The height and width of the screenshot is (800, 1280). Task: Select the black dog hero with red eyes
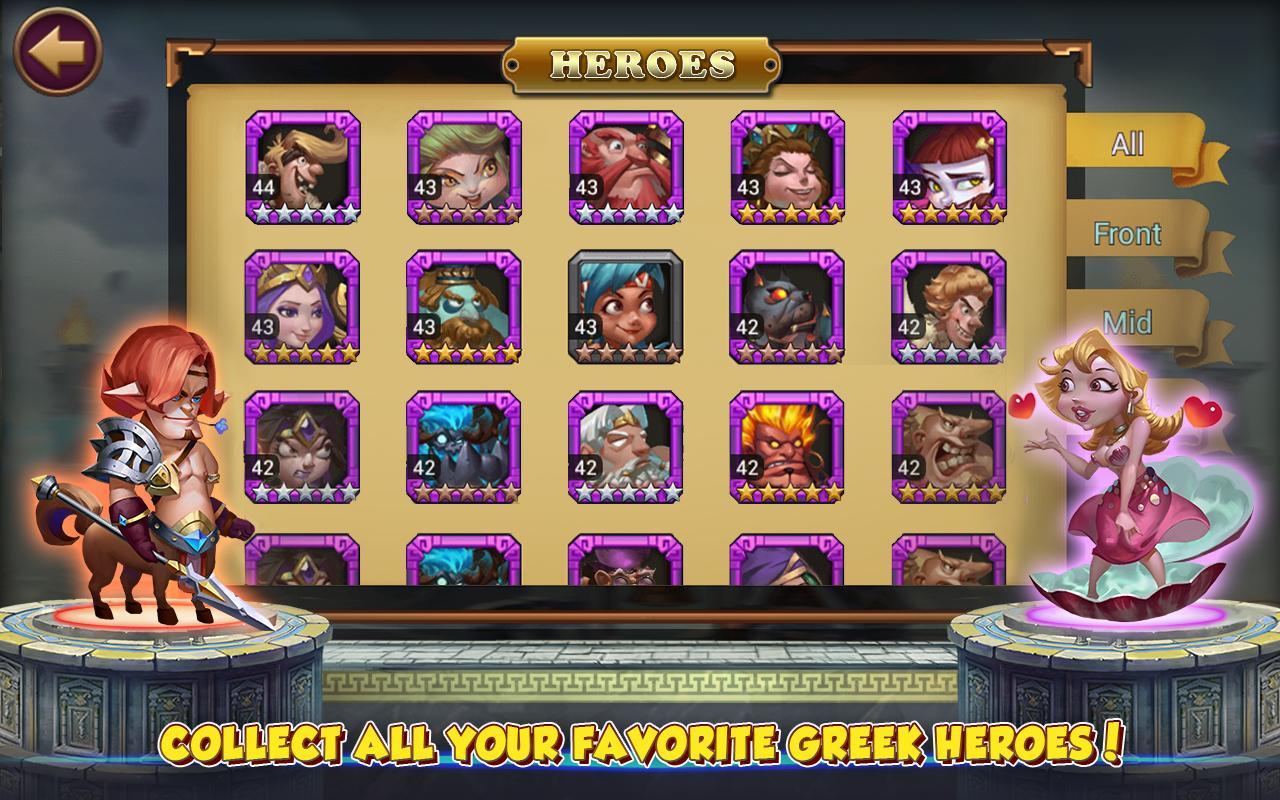788,306
